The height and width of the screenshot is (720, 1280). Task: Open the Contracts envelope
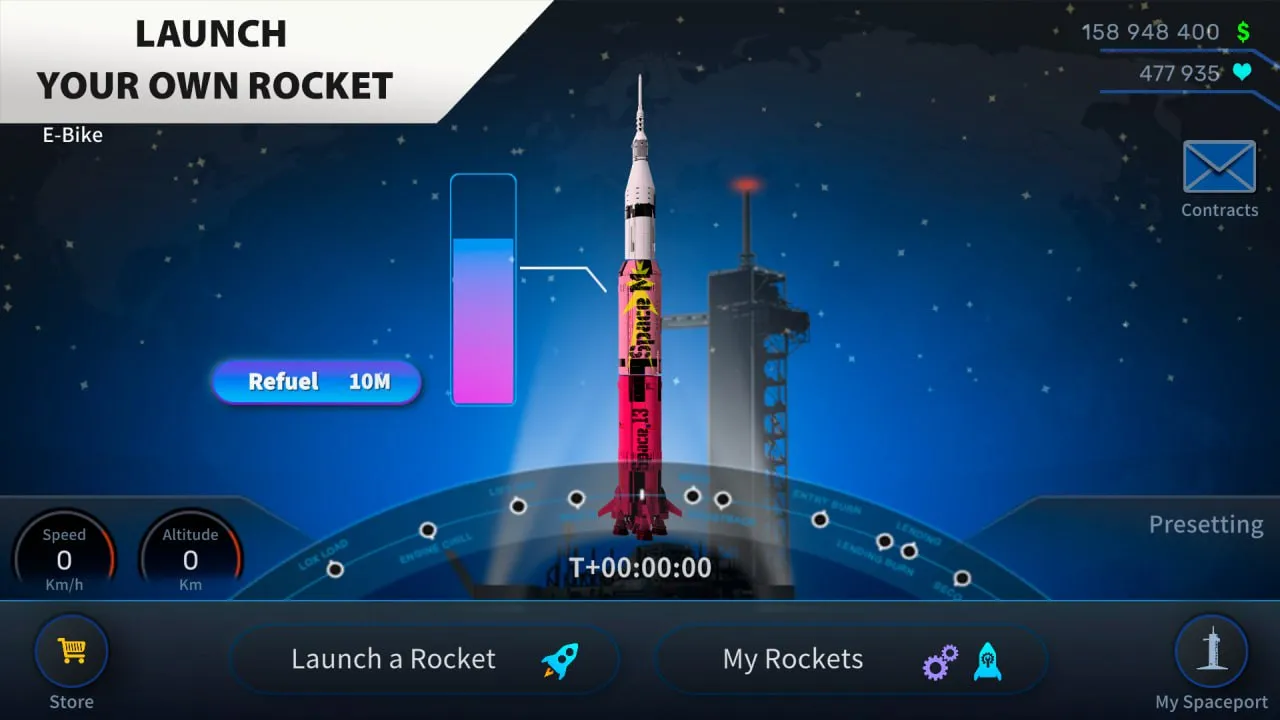[x=1219, y=168]
